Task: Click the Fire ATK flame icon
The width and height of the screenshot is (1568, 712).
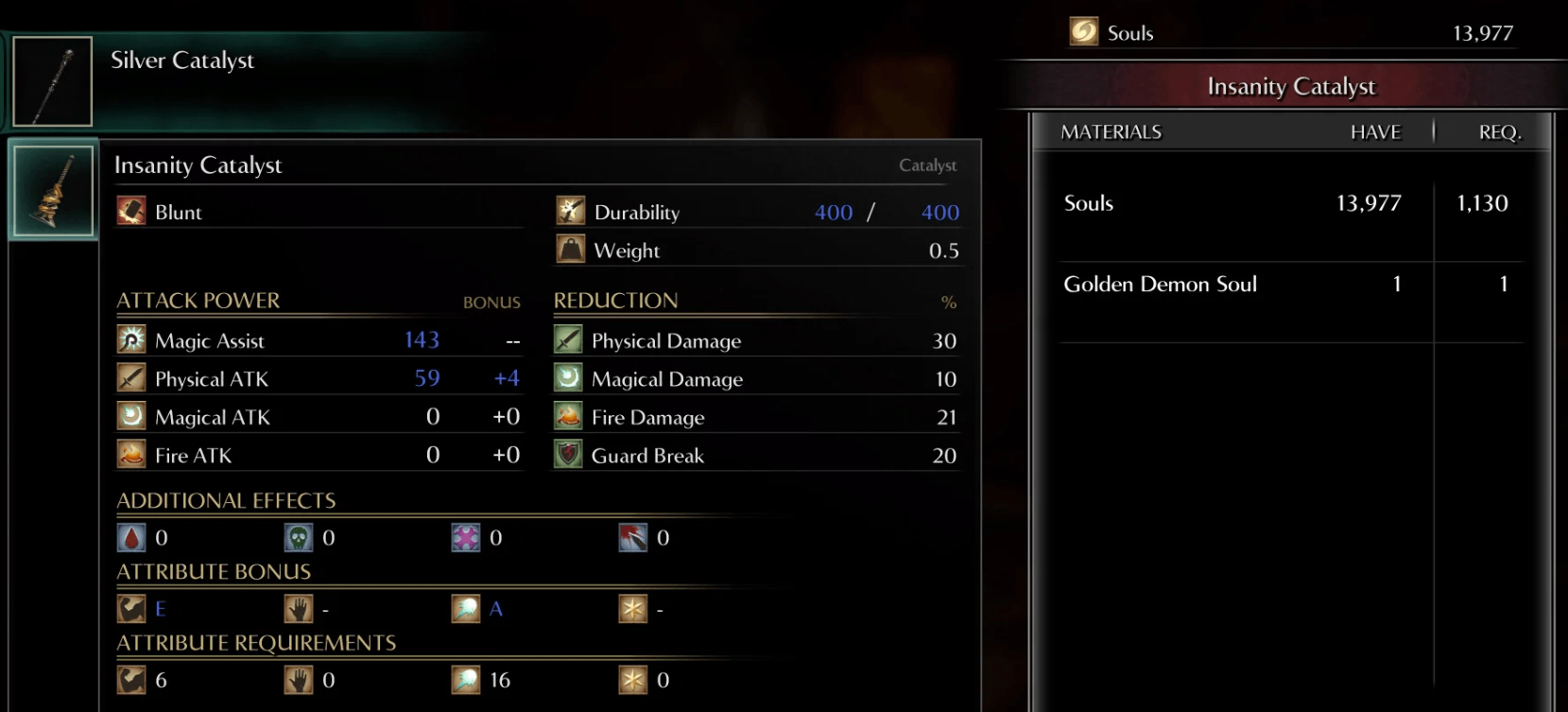Action: (x=130, y=454)
